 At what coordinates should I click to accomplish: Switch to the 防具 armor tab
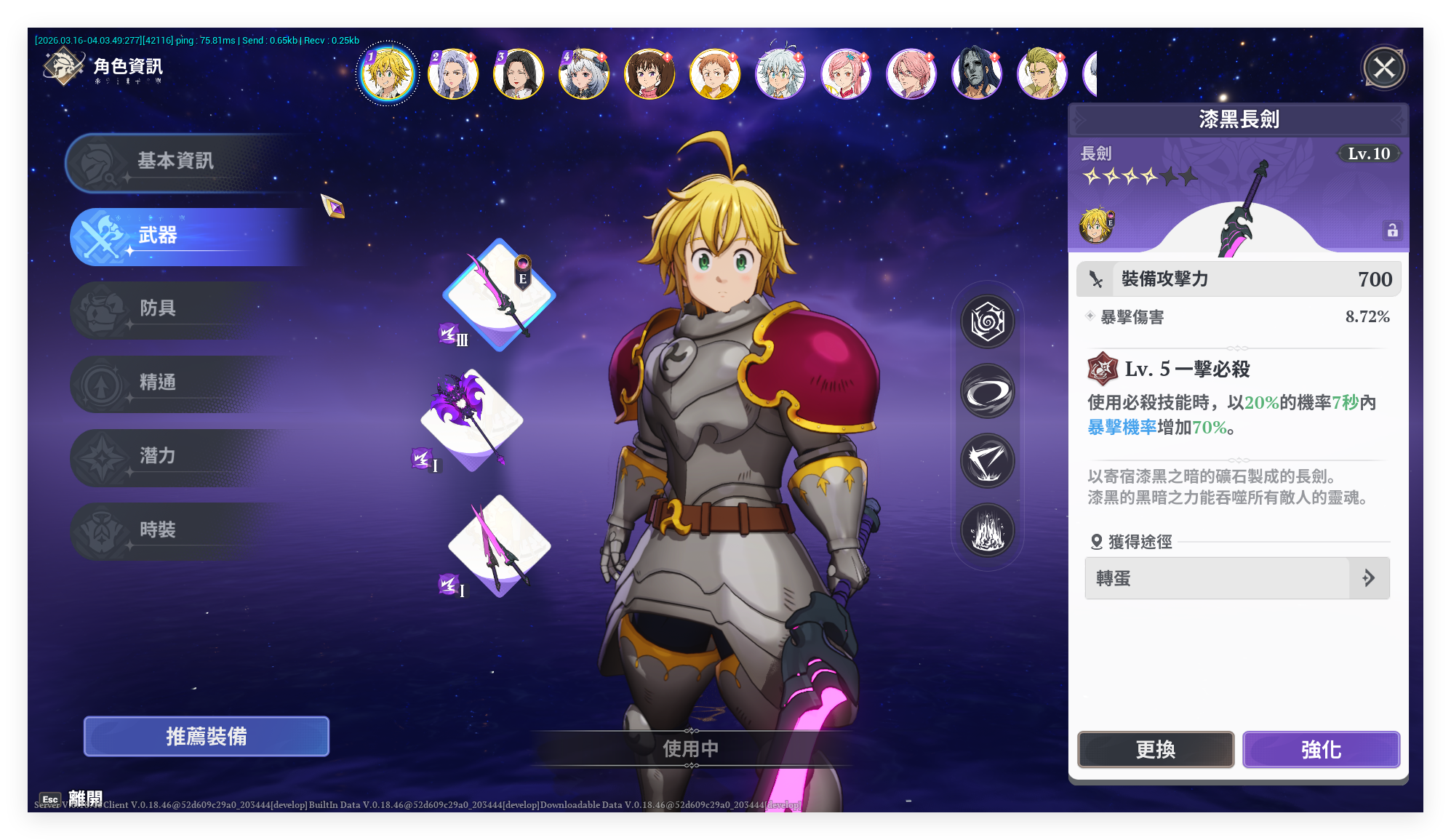coord(159,309)
